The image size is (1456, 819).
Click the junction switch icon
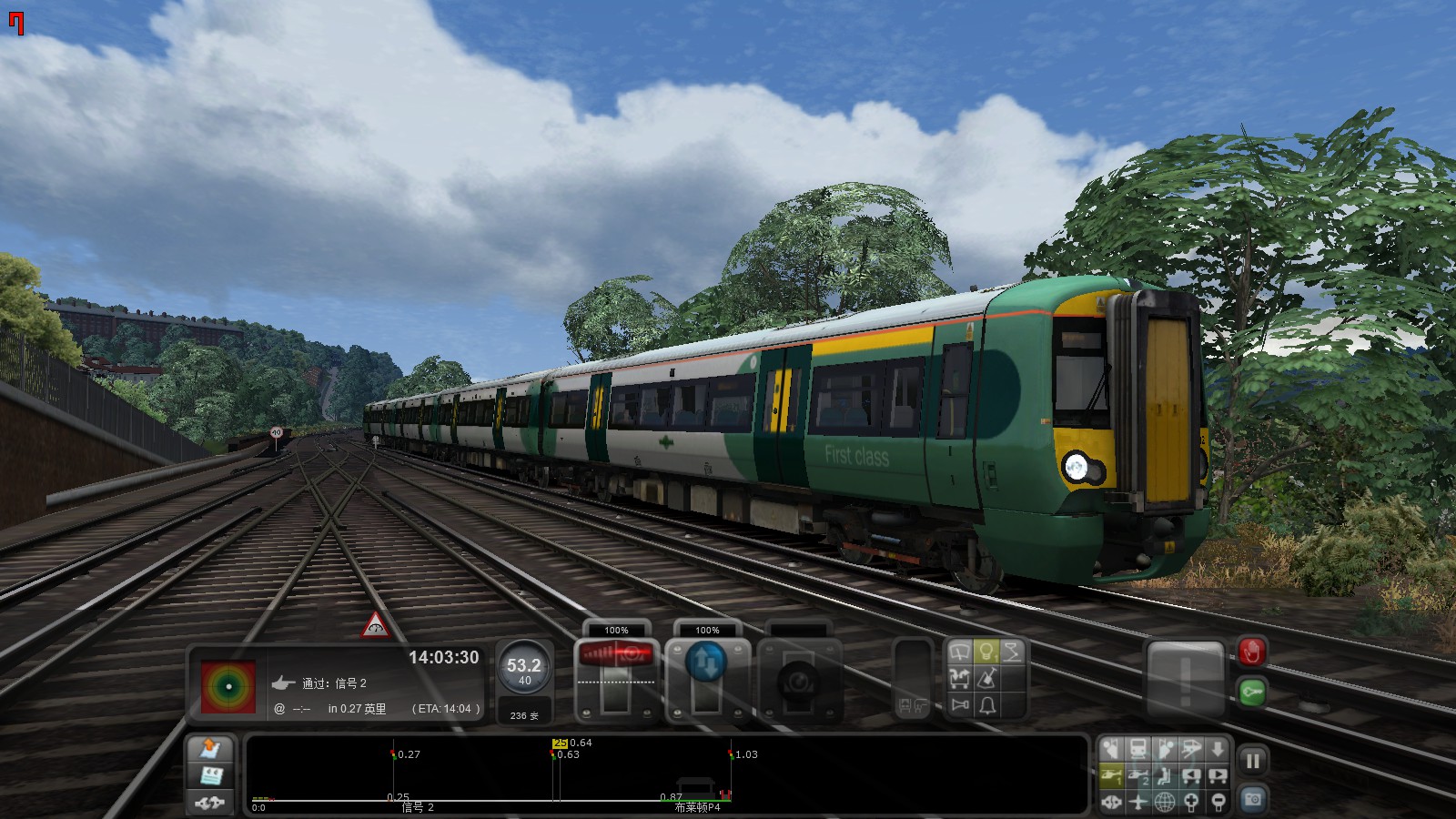960,678
